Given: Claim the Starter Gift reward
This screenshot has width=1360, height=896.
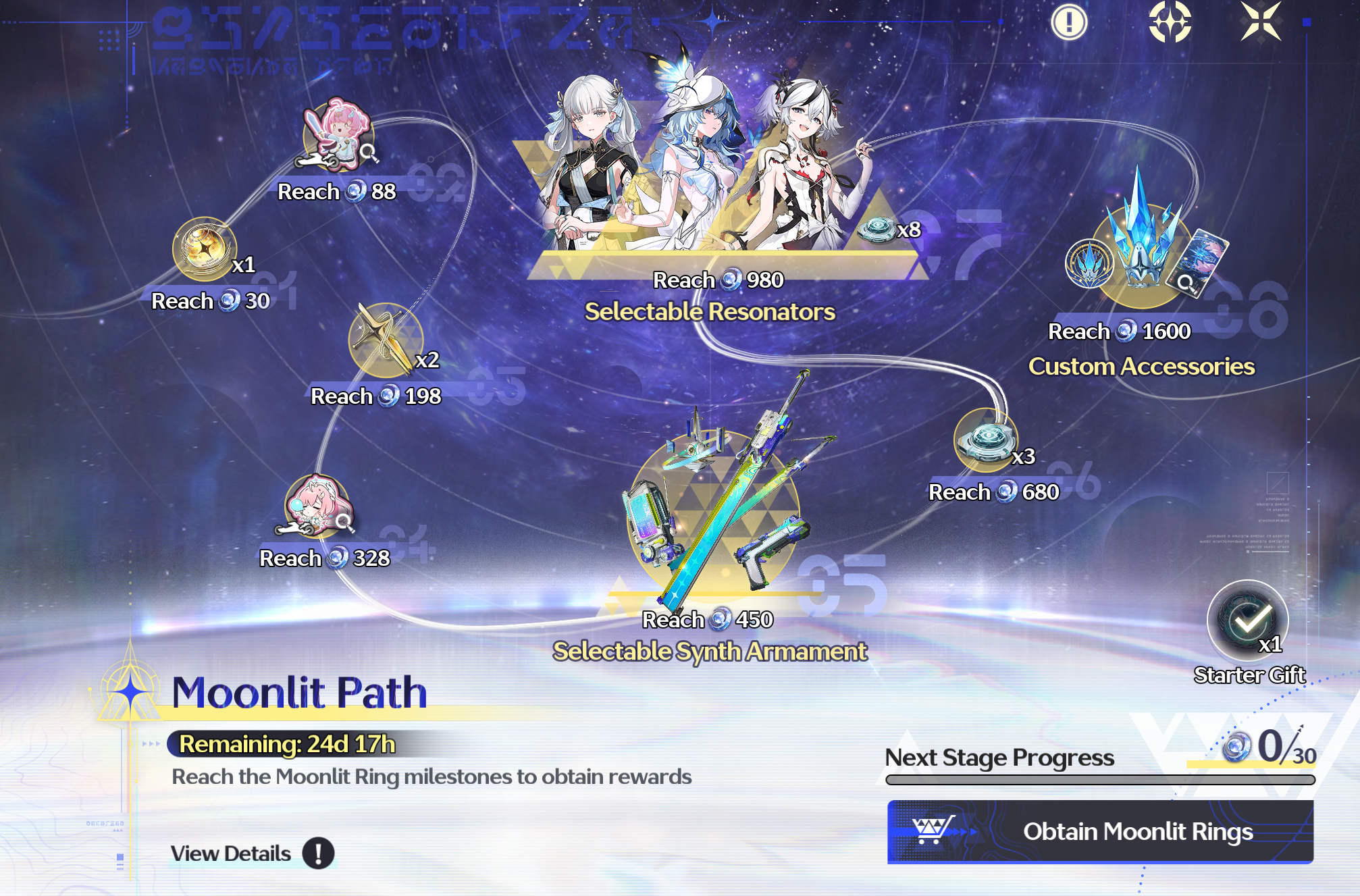Looking at the screenshot, I should coord(1247,621).
